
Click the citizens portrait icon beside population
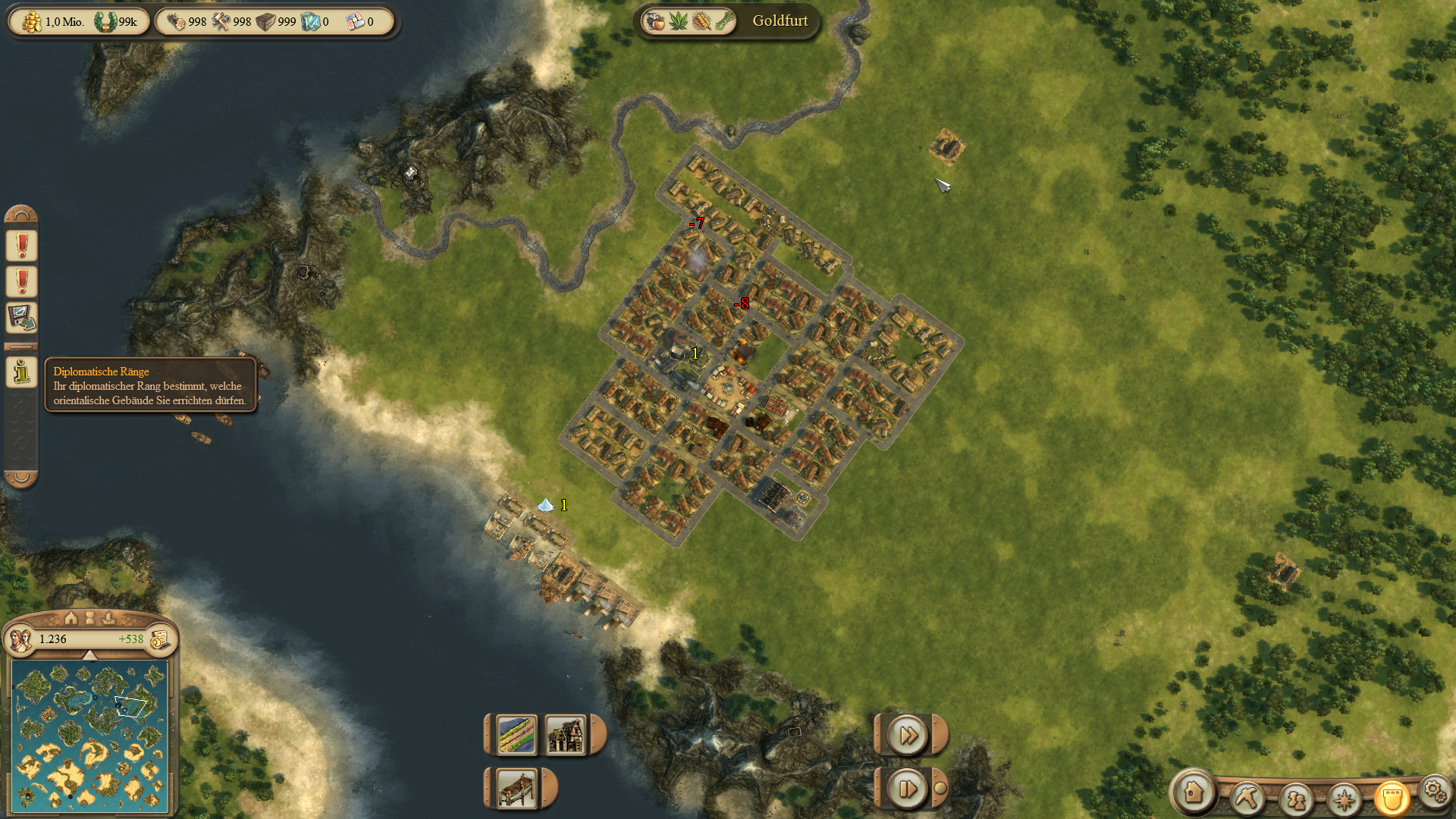(x=20, y=640)
